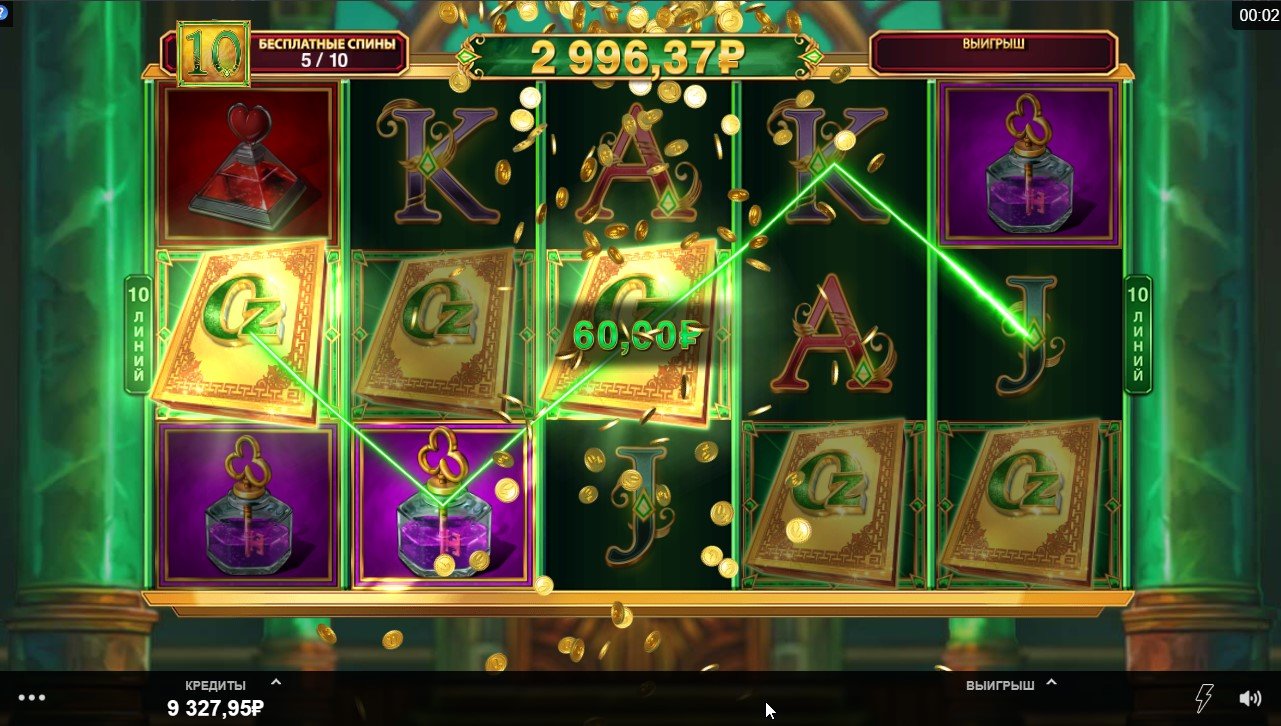Expand the Кредиты balance arrow
This screenshot has width=1281, height=726.
[x=276, y=684]
